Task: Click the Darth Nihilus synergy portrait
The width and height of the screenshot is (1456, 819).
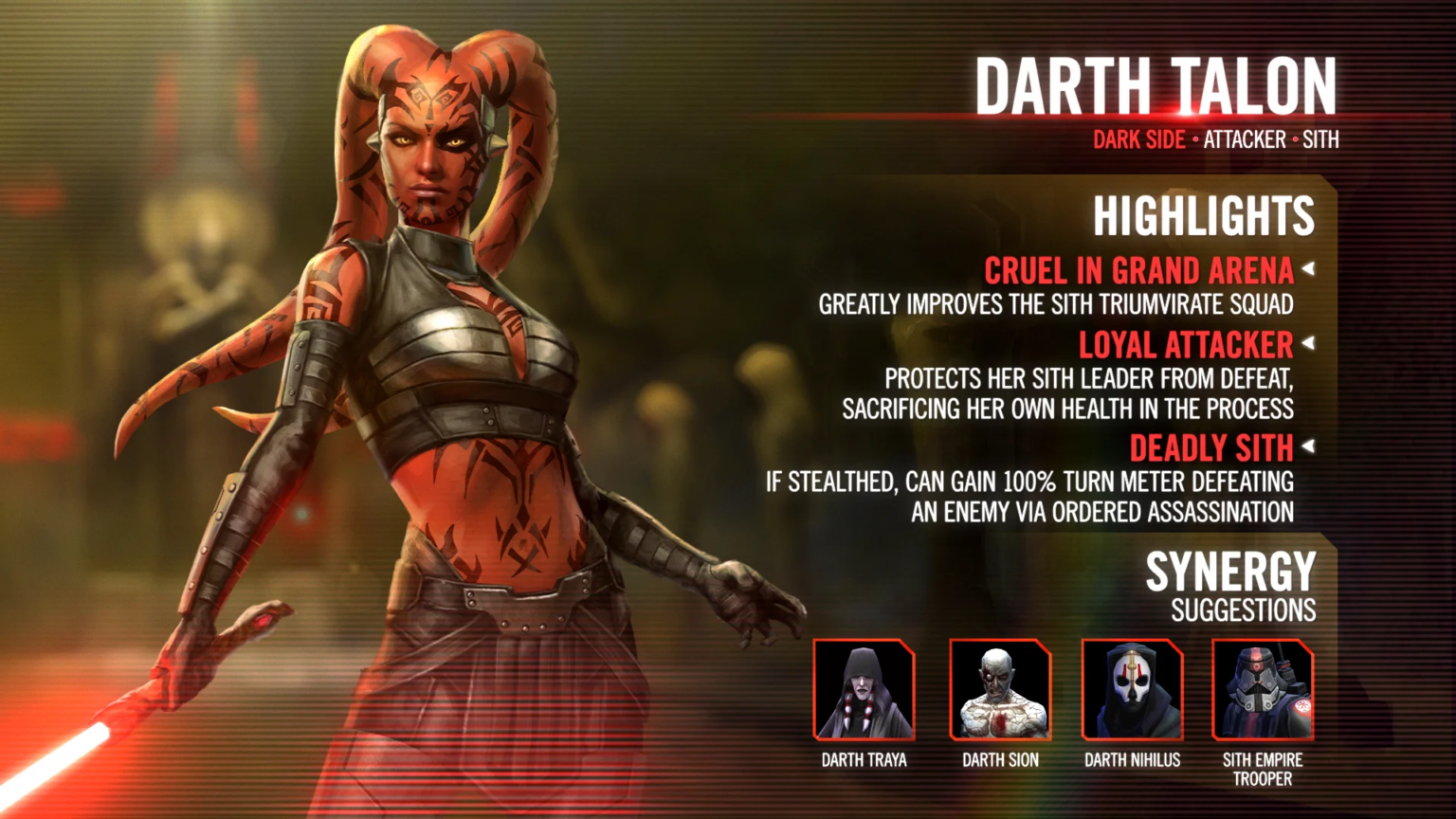Action: coord(1132,690)
